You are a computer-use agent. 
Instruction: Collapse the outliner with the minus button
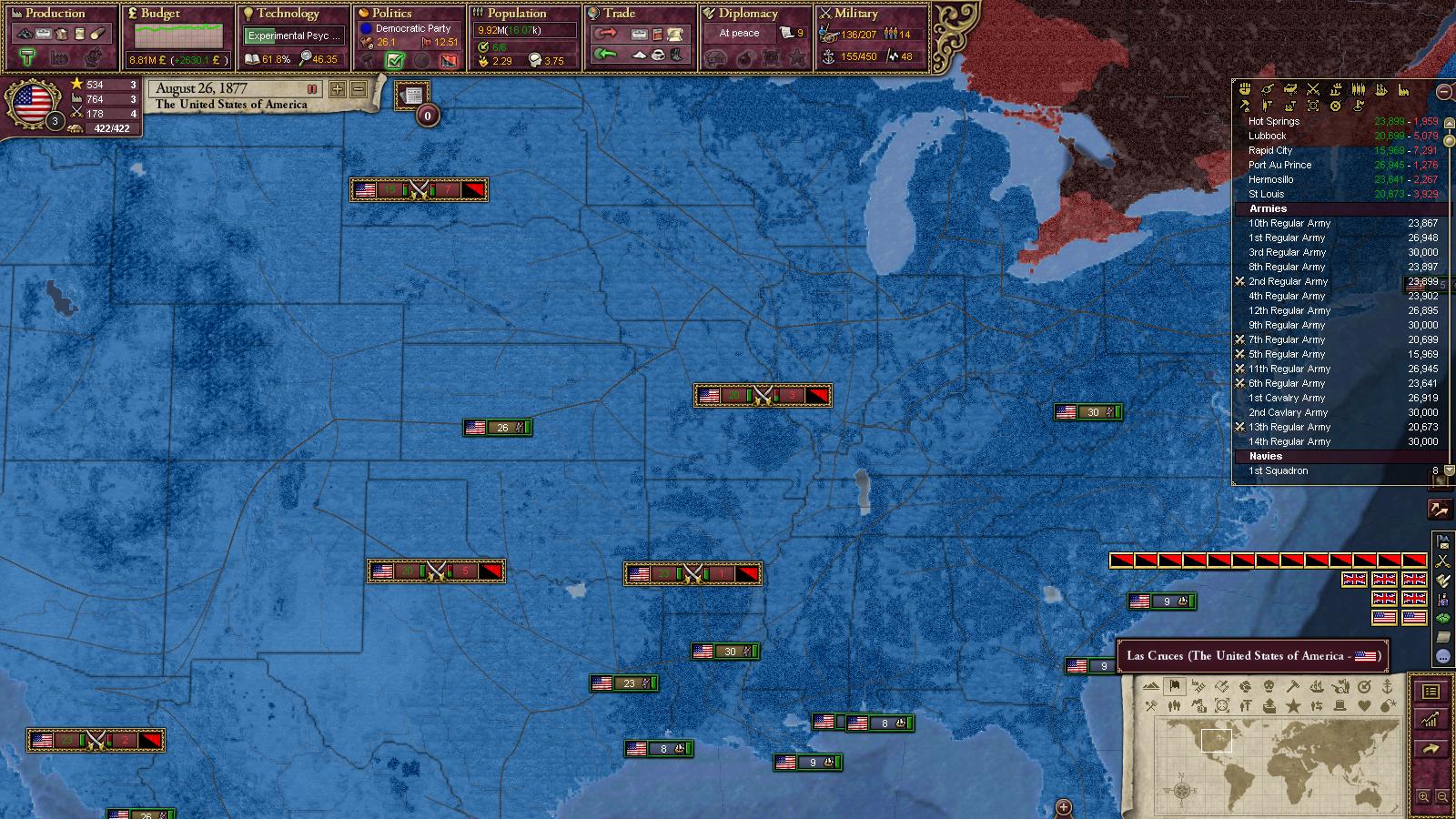1443,91
